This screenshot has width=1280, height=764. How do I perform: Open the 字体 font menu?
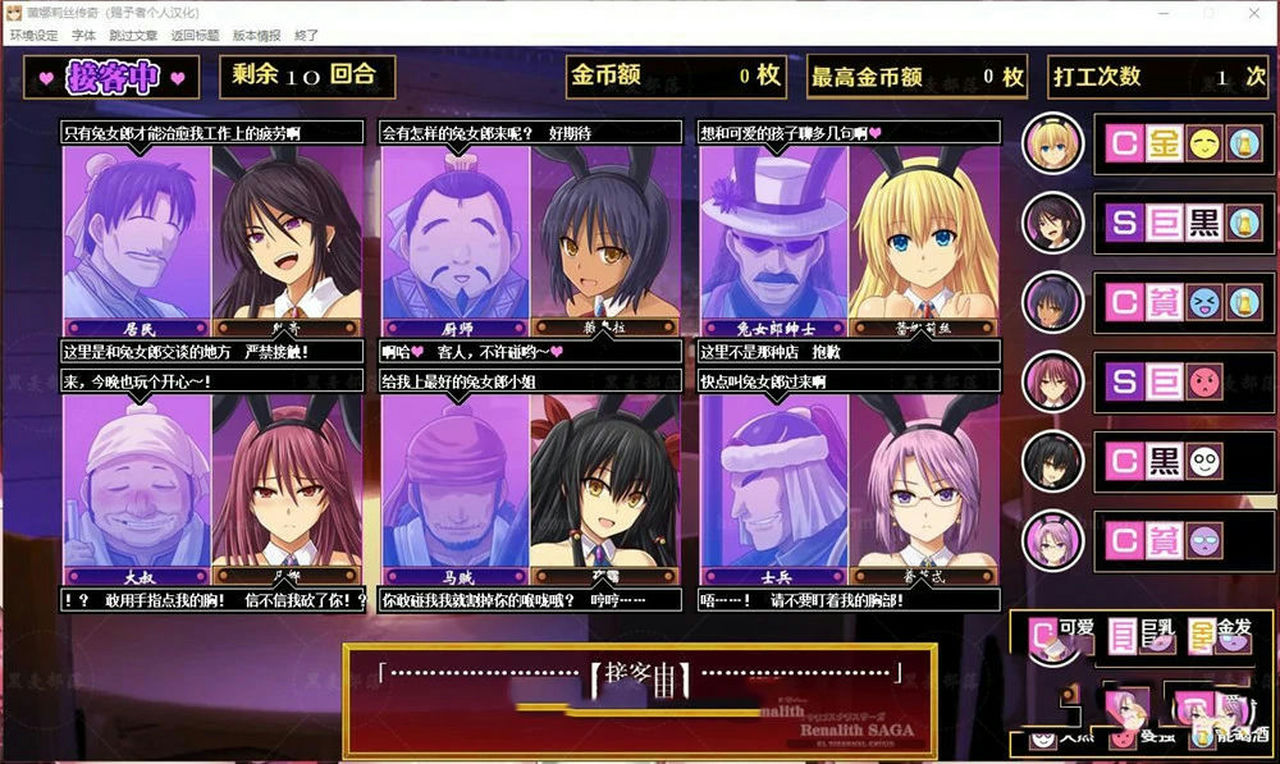(82, 34)
